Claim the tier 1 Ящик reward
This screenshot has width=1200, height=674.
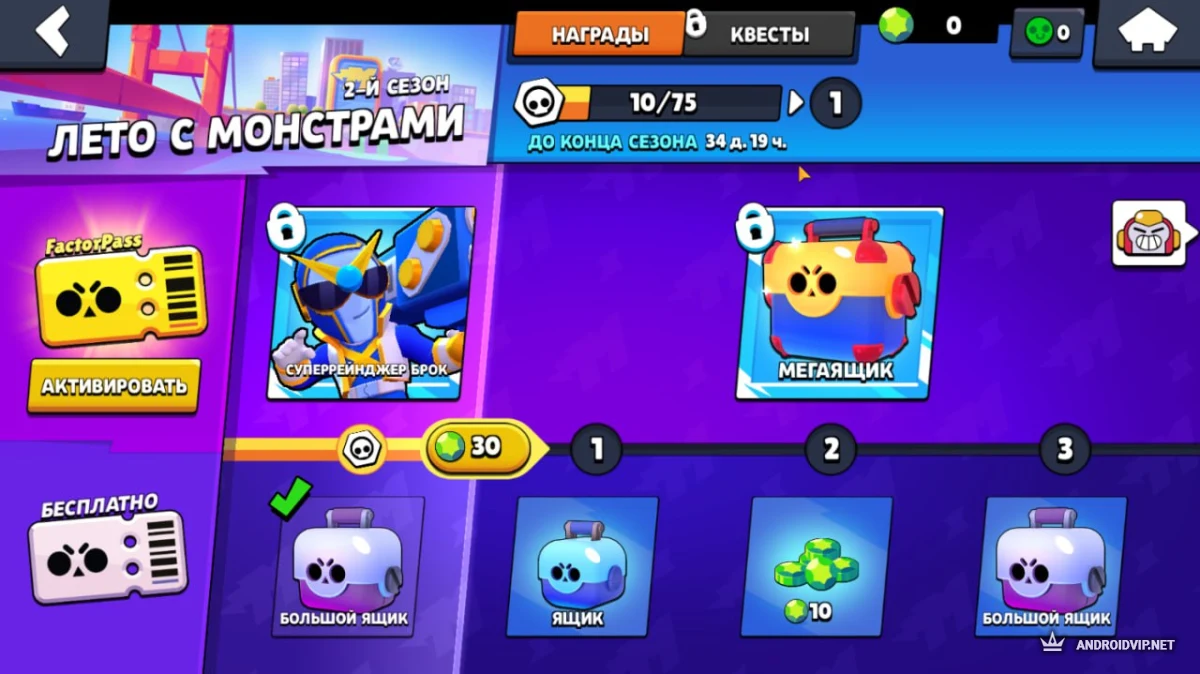(581, 566)
